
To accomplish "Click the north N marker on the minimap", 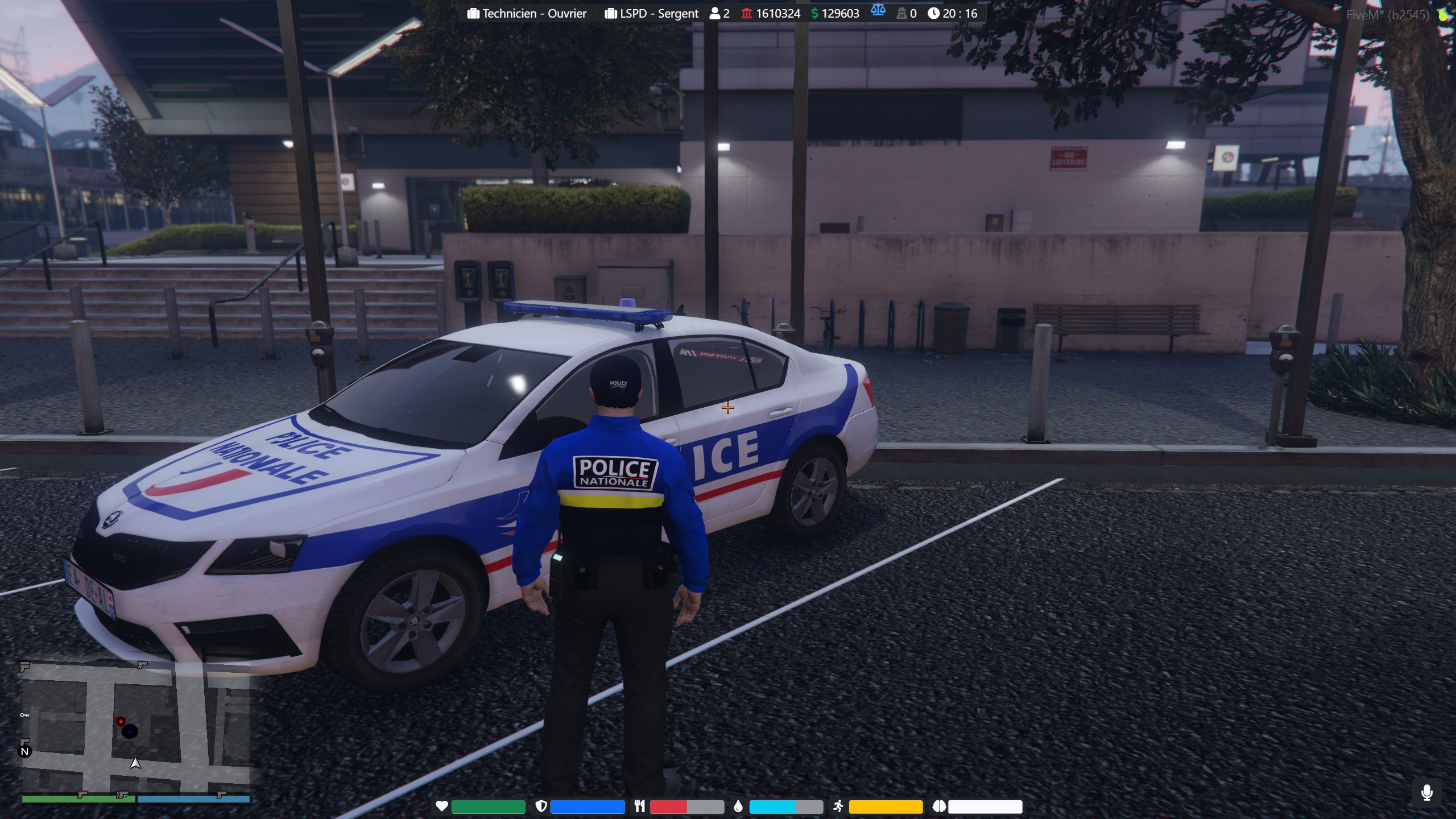I will pos(25,751).
